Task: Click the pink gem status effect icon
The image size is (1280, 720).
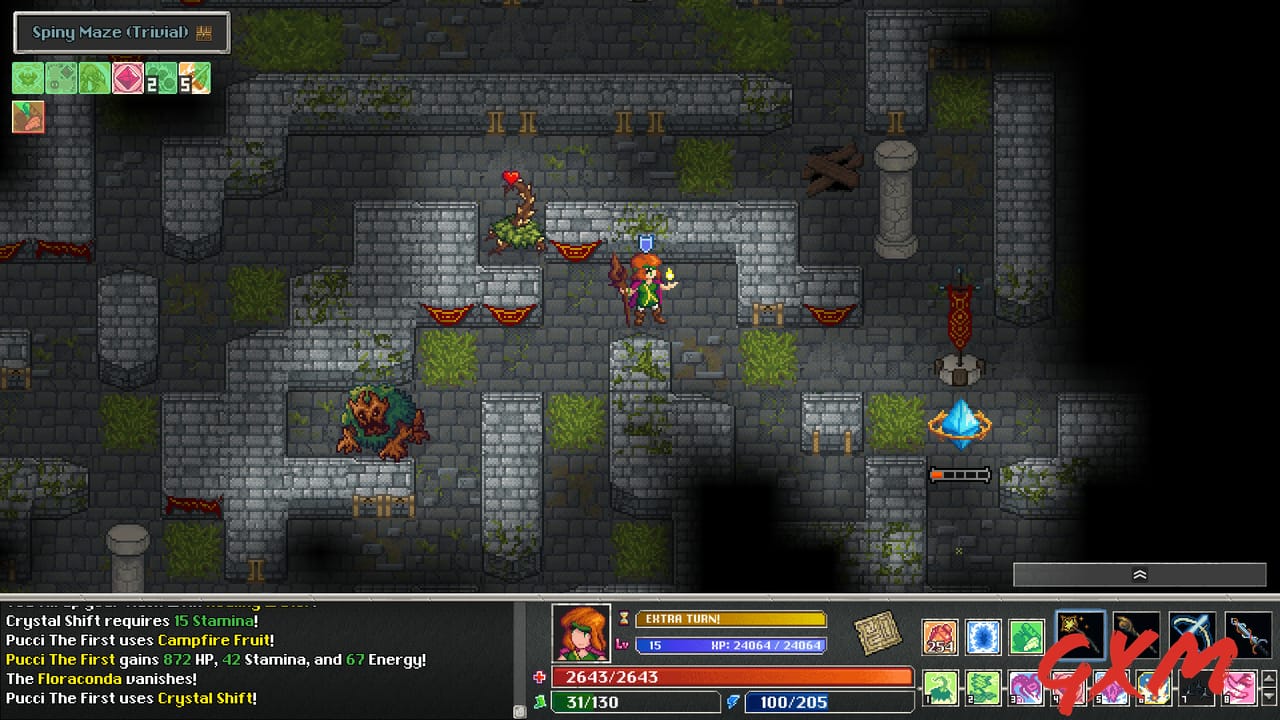Action: coord(127,78)
